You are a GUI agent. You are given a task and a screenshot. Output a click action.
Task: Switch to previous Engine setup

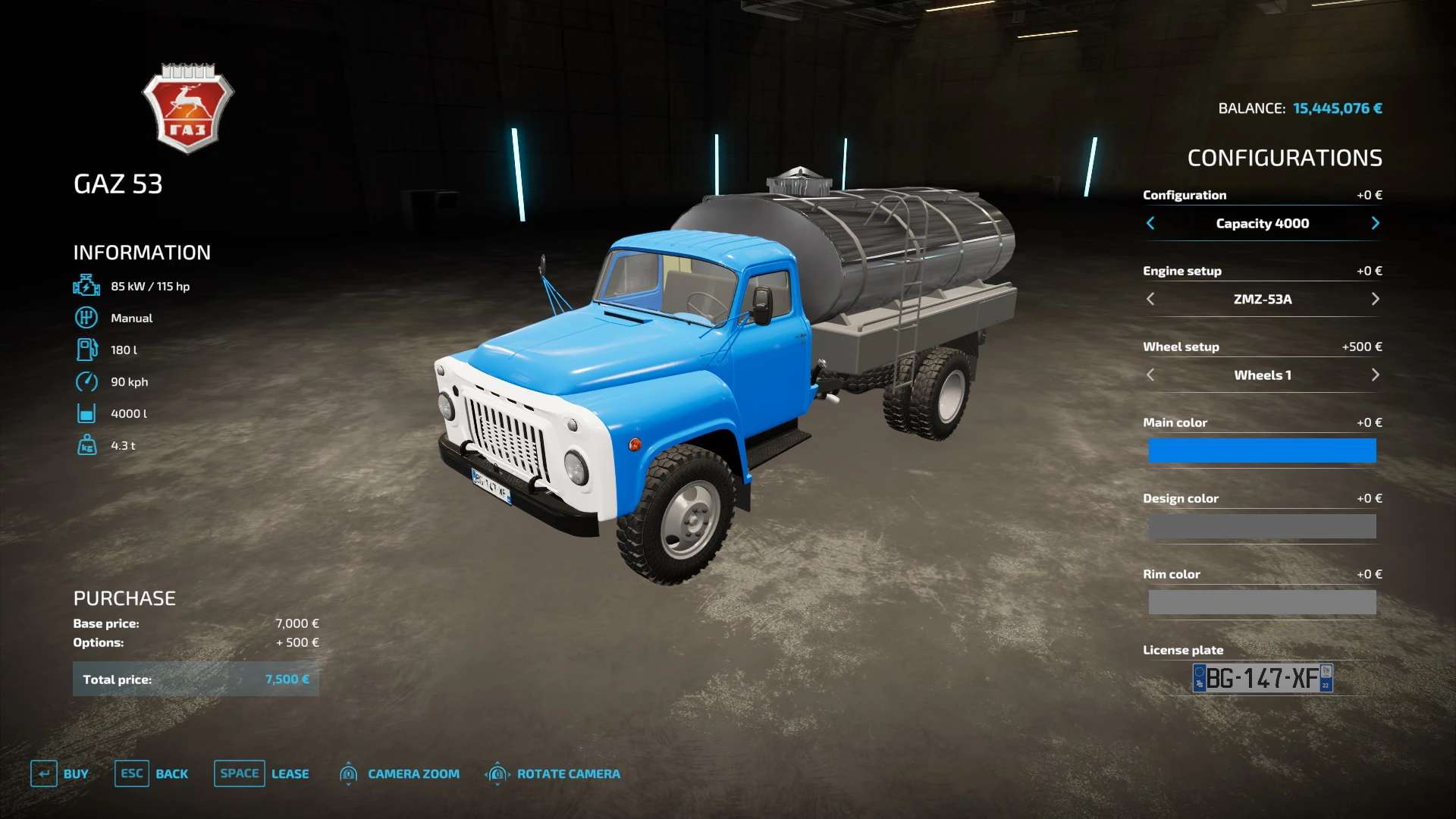click(1150, 299)
